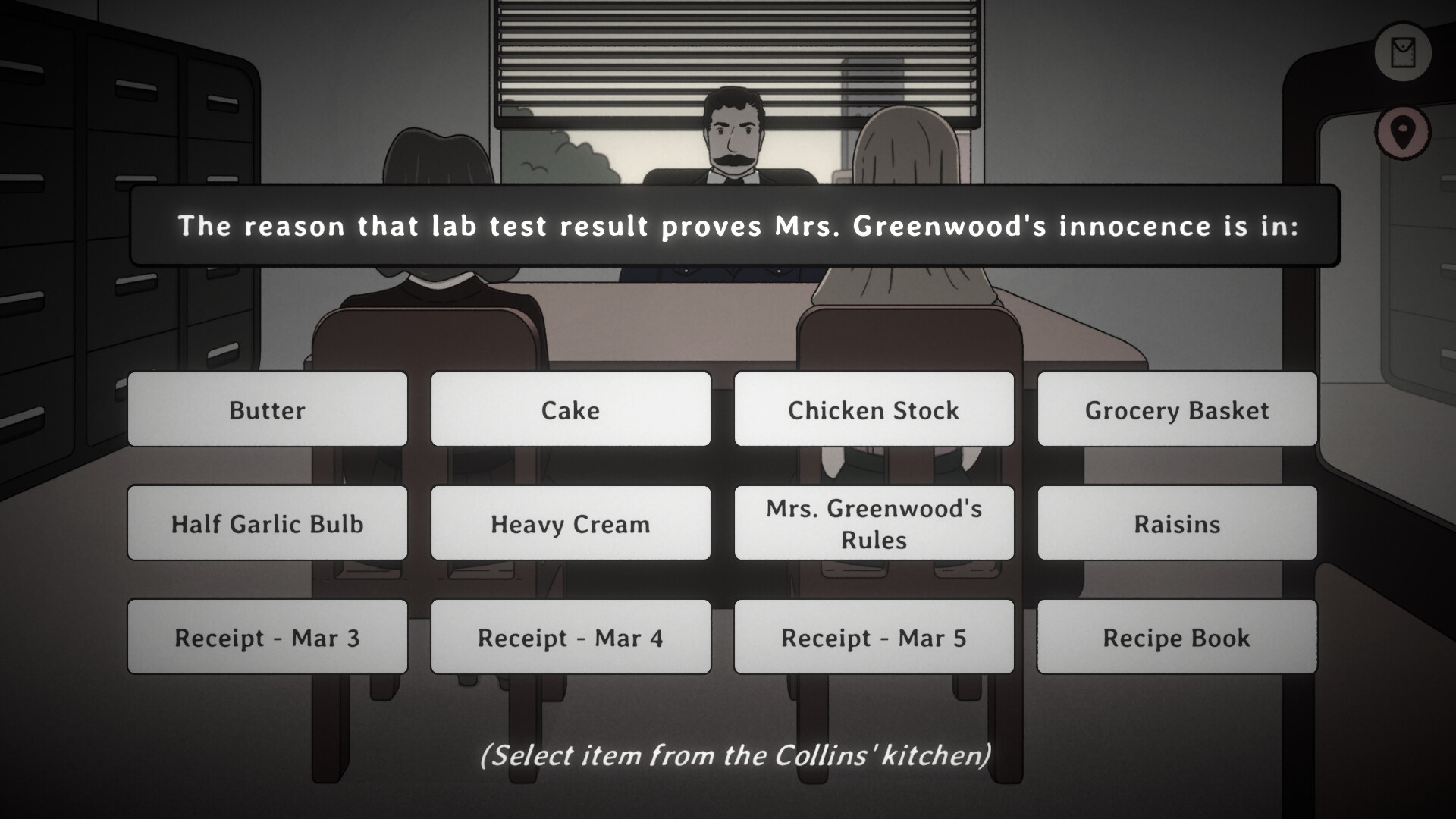1456x819 pixels.
Task: Select the Raisins option
Action: point(1177,523)
